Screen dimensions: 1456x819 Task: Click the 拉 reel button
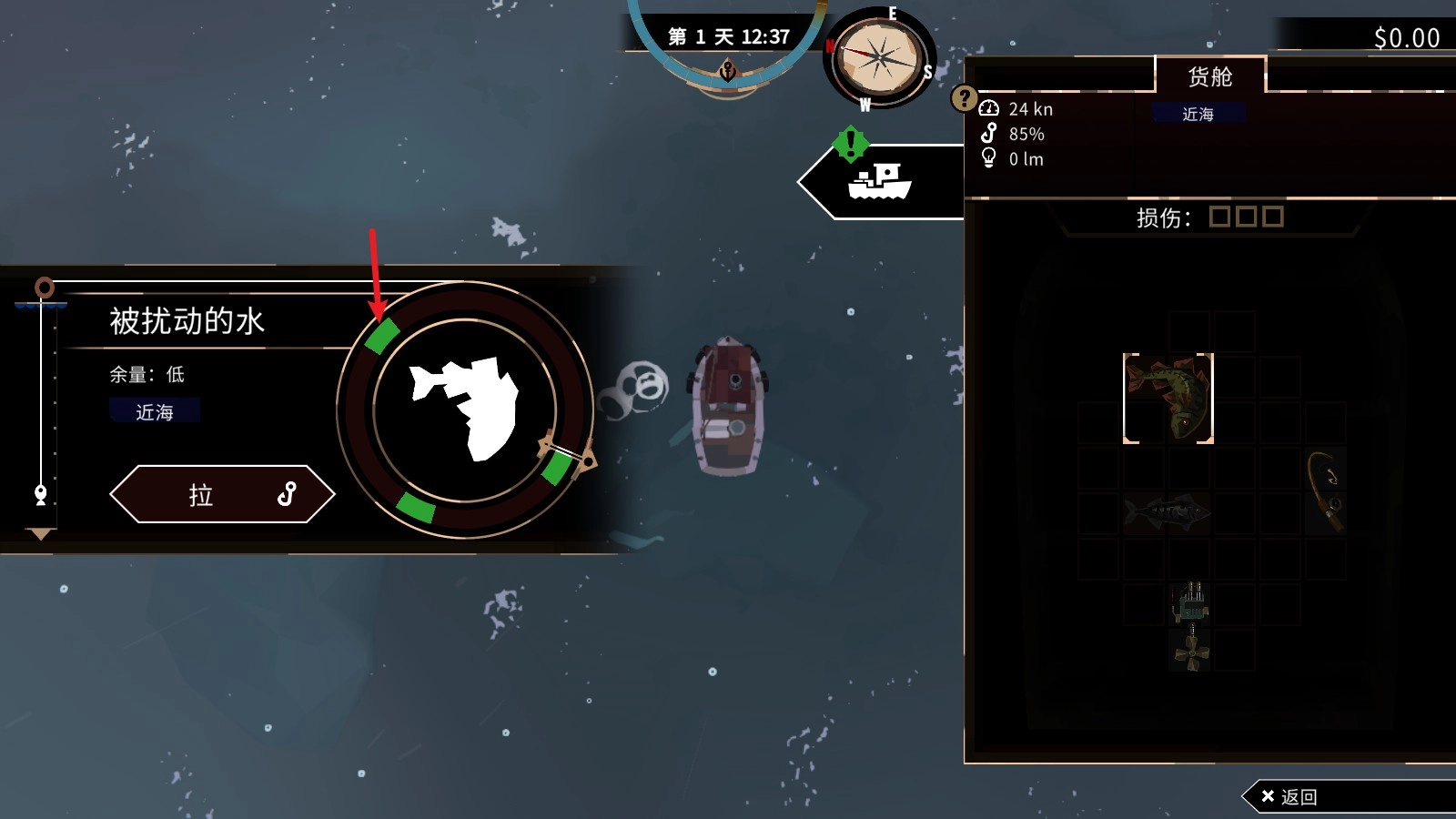pos(222,494)
